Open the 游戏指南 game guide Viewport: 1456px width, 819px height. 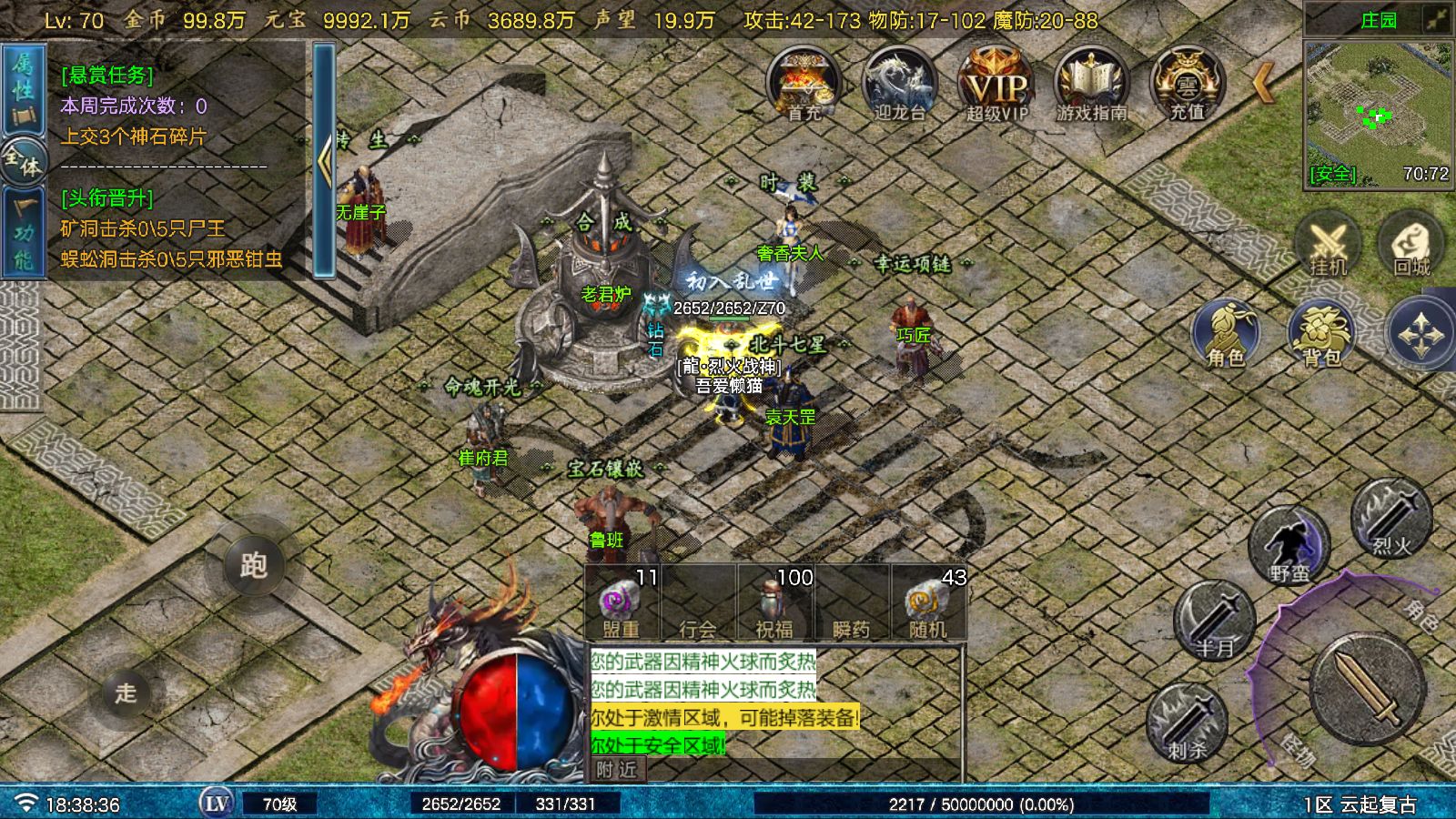[1091, 84]
